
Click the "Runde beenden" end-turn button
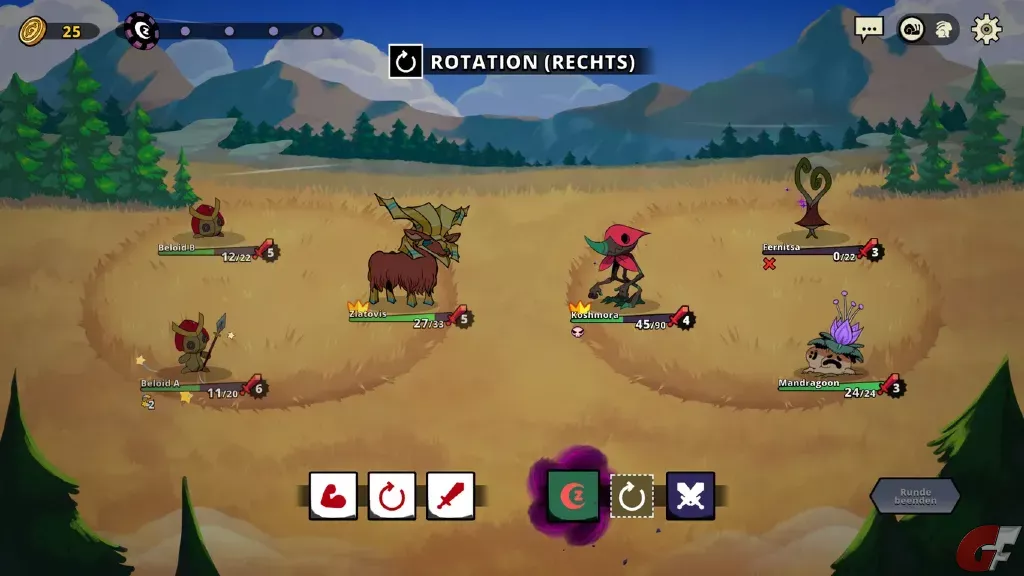pyautogui.click(x=915, y=496)
